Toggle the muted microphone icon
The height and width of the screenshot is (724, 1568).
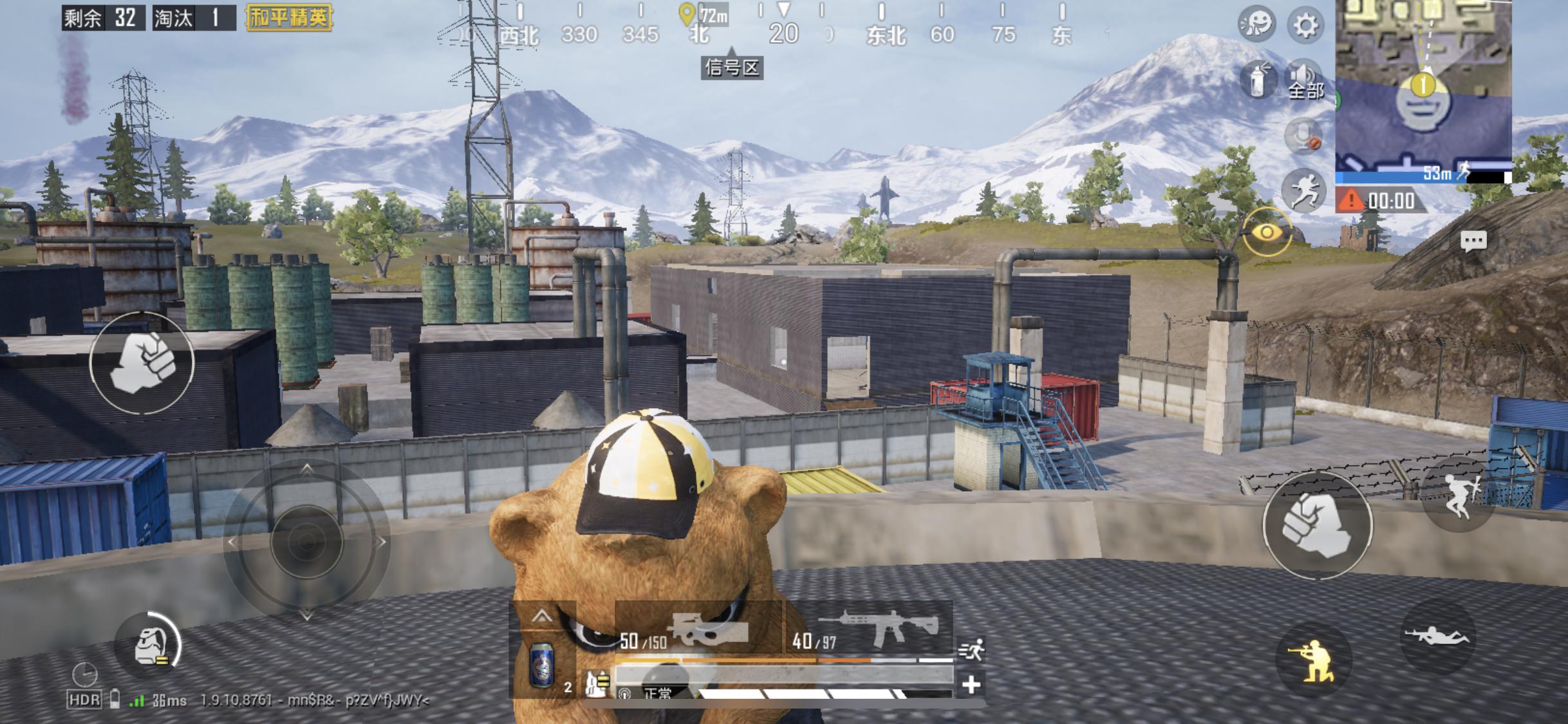(1303, 136)
